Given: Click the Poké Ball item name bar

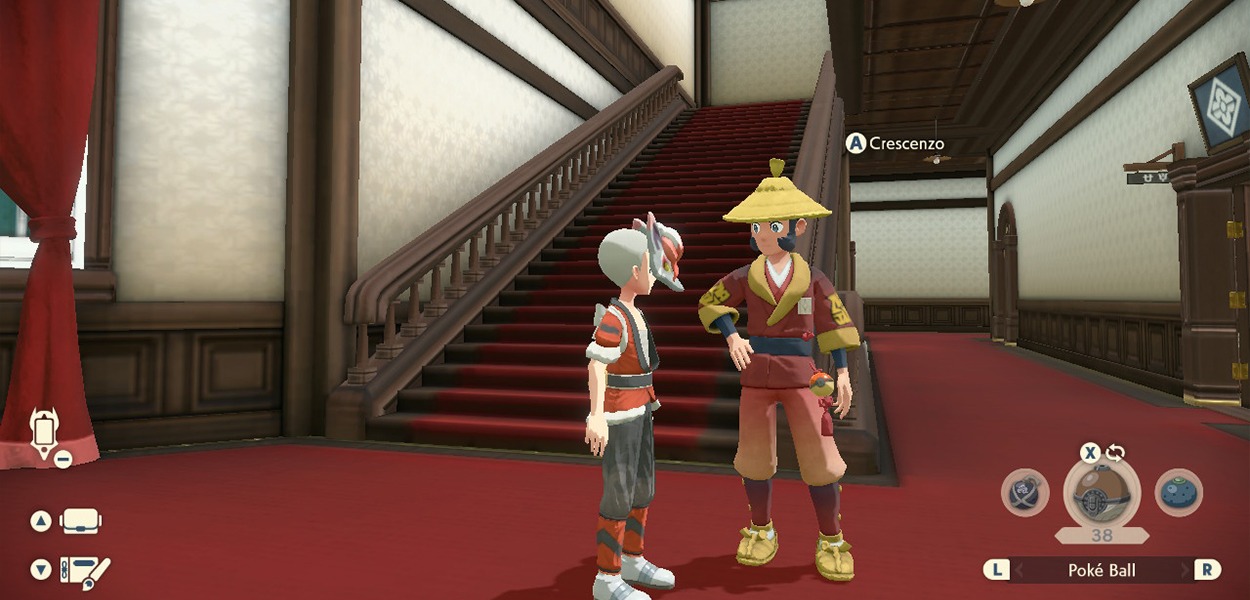Looking at the screenshot, I should pos(1103,570).
